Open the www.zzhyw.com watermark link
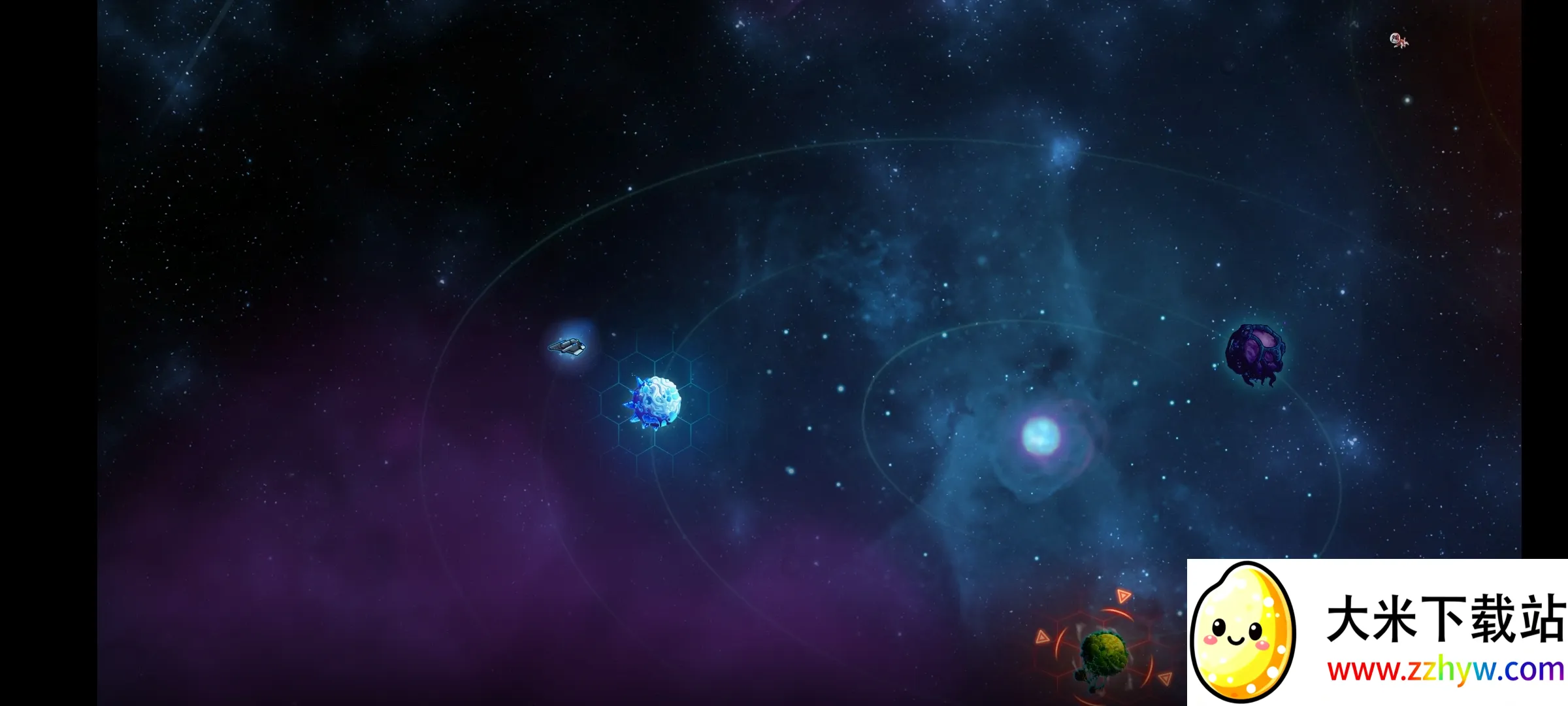This screenshot has height=706, width=1568. [x=1445, y=671]
